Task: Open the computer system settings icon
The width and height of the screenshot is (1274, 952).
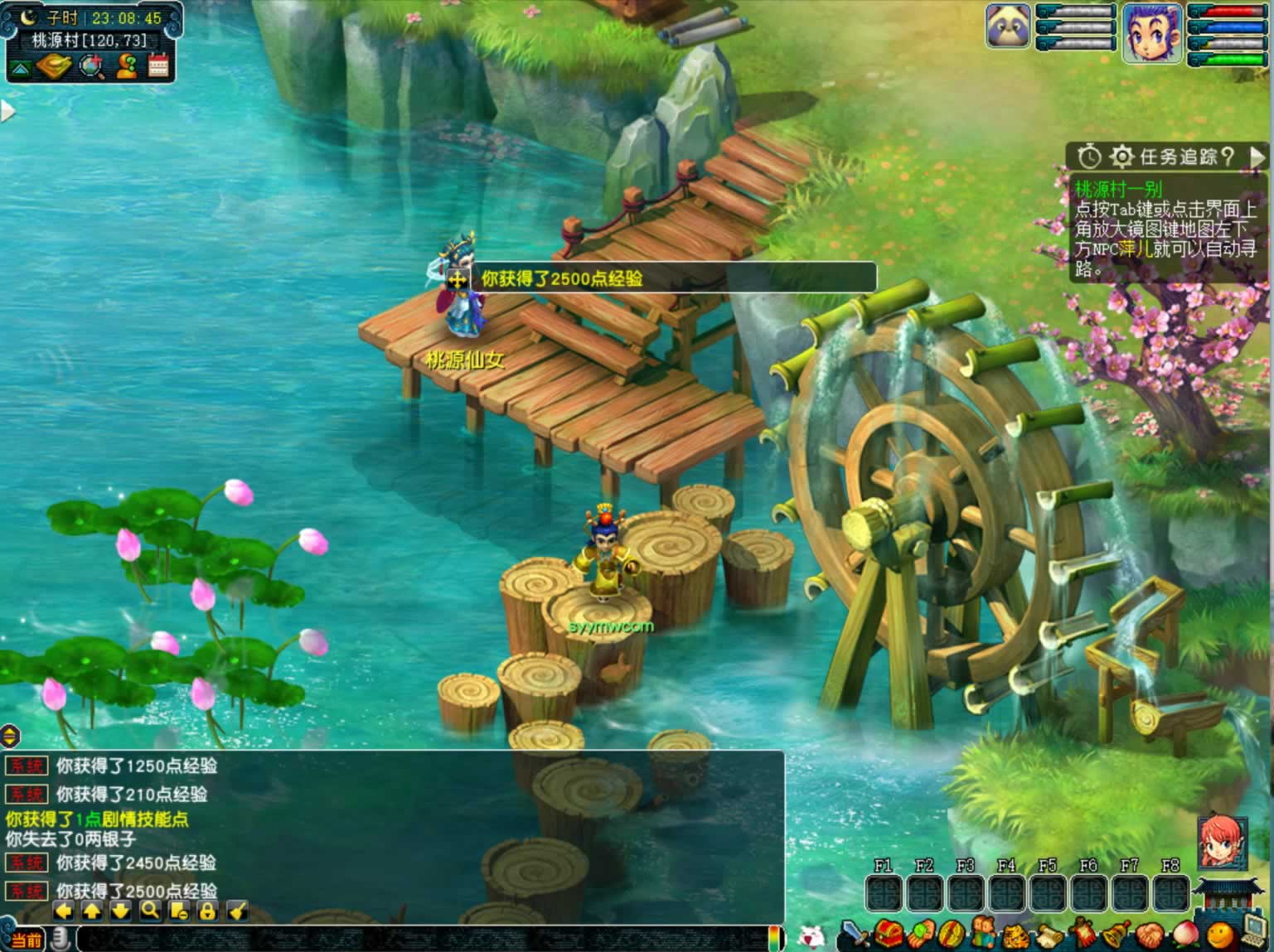Action: point(1256,933)
